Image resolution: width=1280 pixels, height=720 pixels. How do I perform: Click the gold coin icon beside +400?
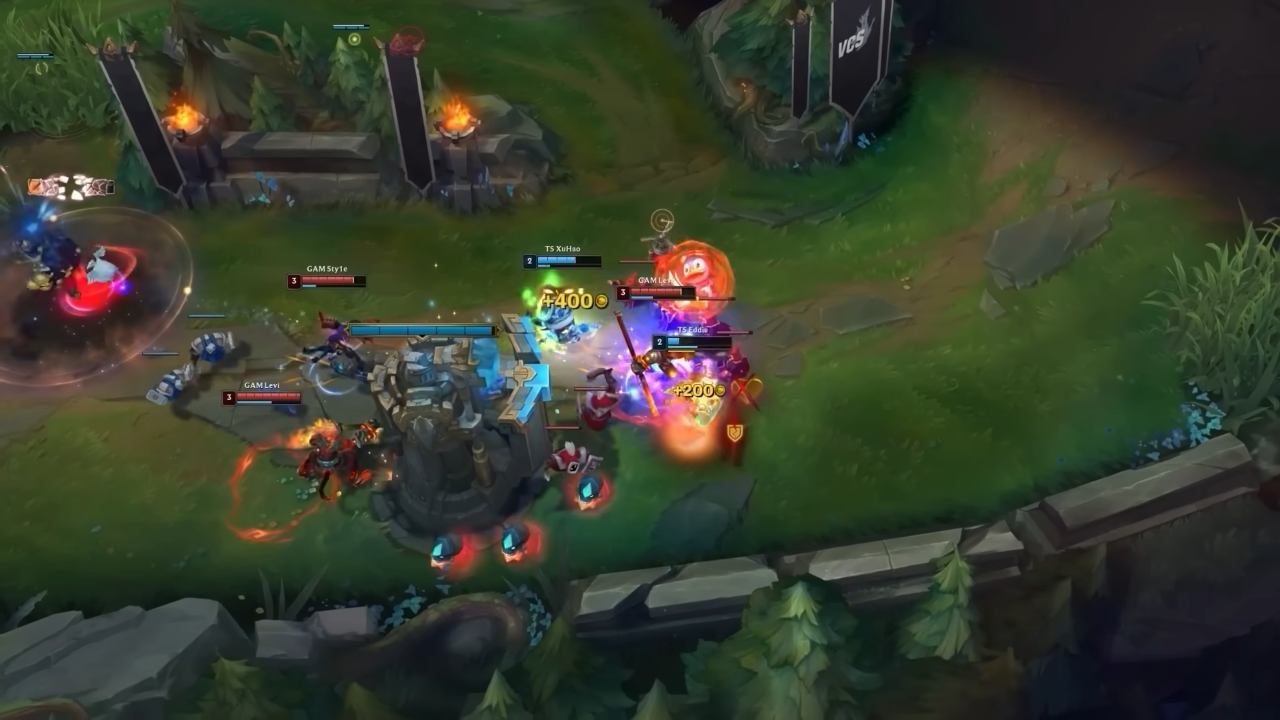tap(600, 299)
